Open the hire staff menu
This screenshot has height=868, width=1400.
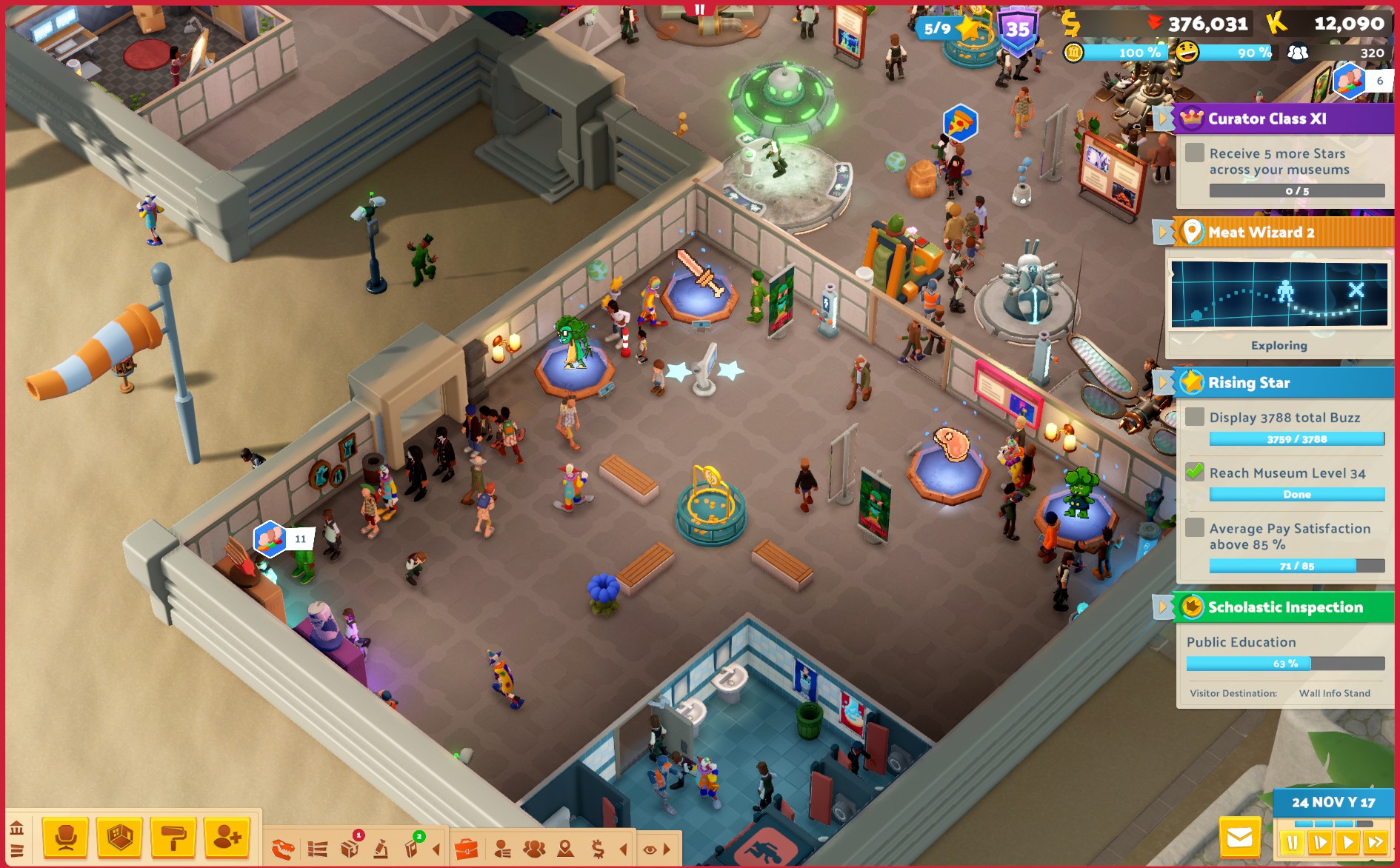[x=227, y=838]
